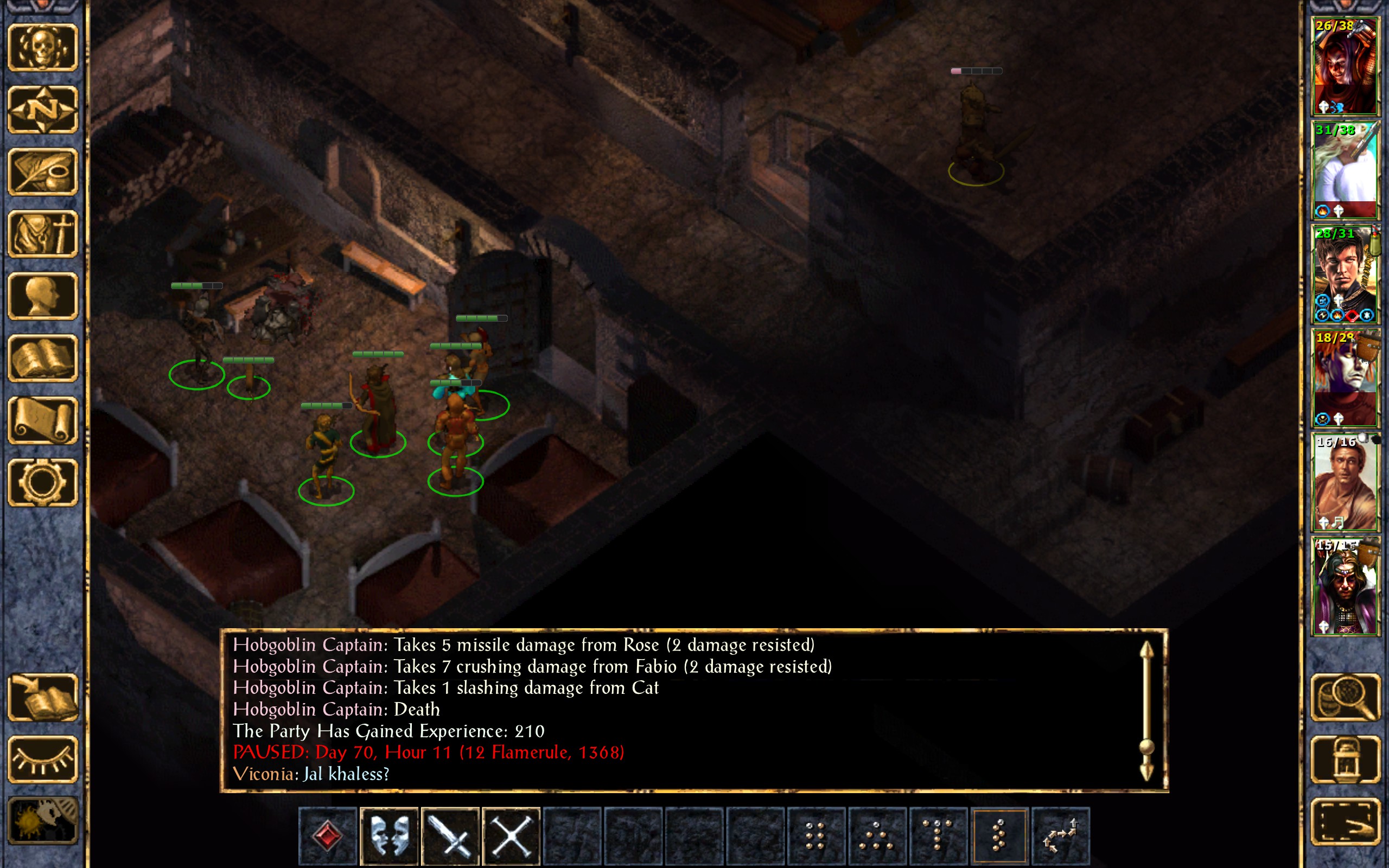This screenshot has height=868, width=1389.
Task: Click the red gem button on the action bar
Action: [x=328, y=835]
